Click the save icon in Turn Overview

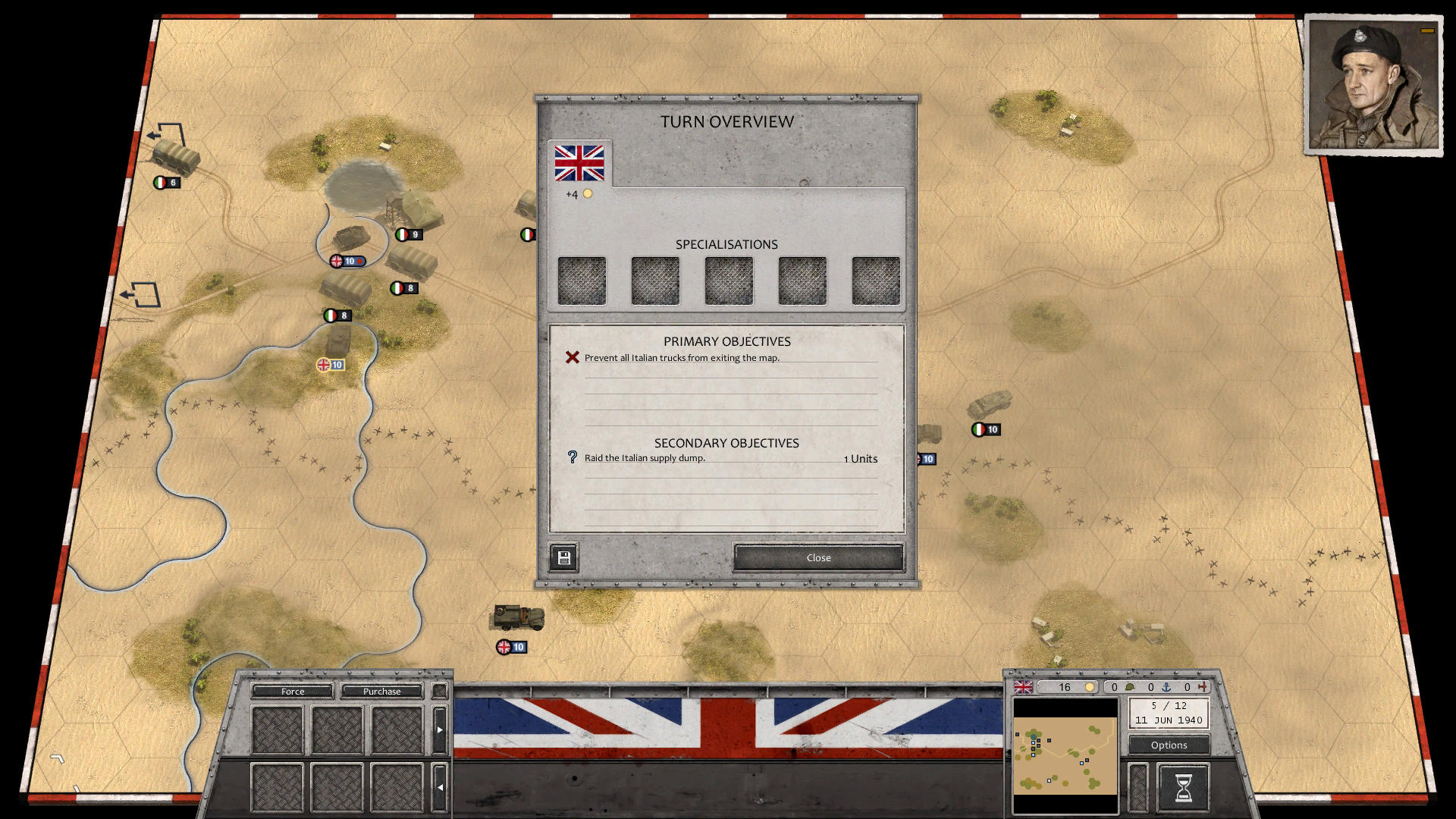(x=563, y=558)
